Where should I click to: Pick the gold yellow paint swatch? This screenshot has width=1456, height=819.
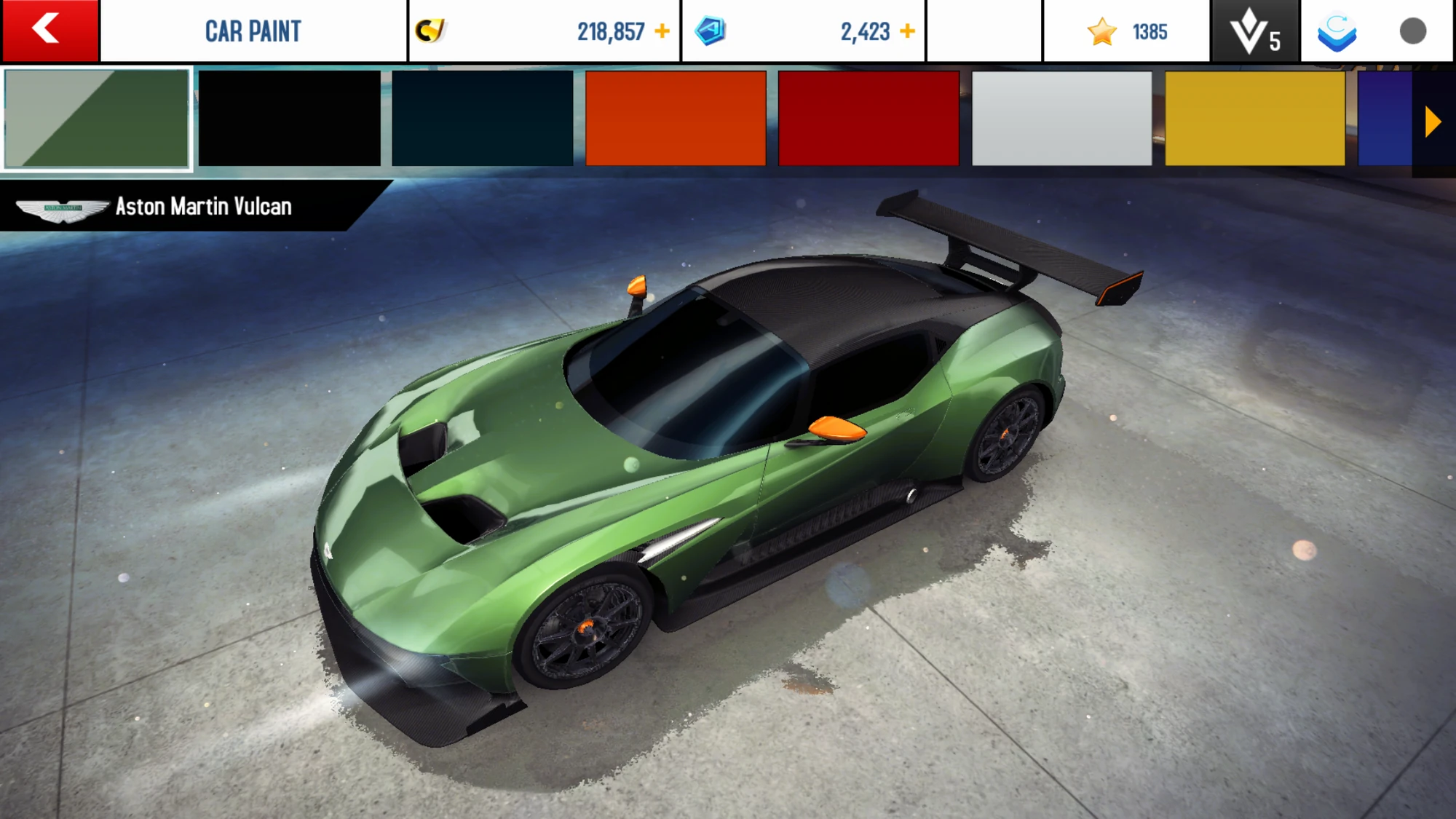coord(1255,119)
